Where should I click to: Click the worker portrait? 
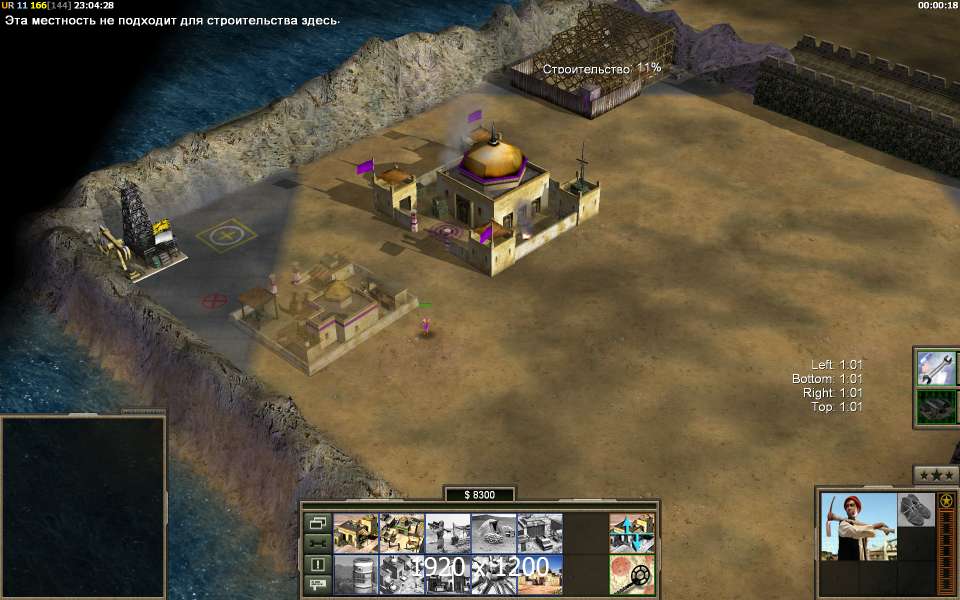click(858, 526)
